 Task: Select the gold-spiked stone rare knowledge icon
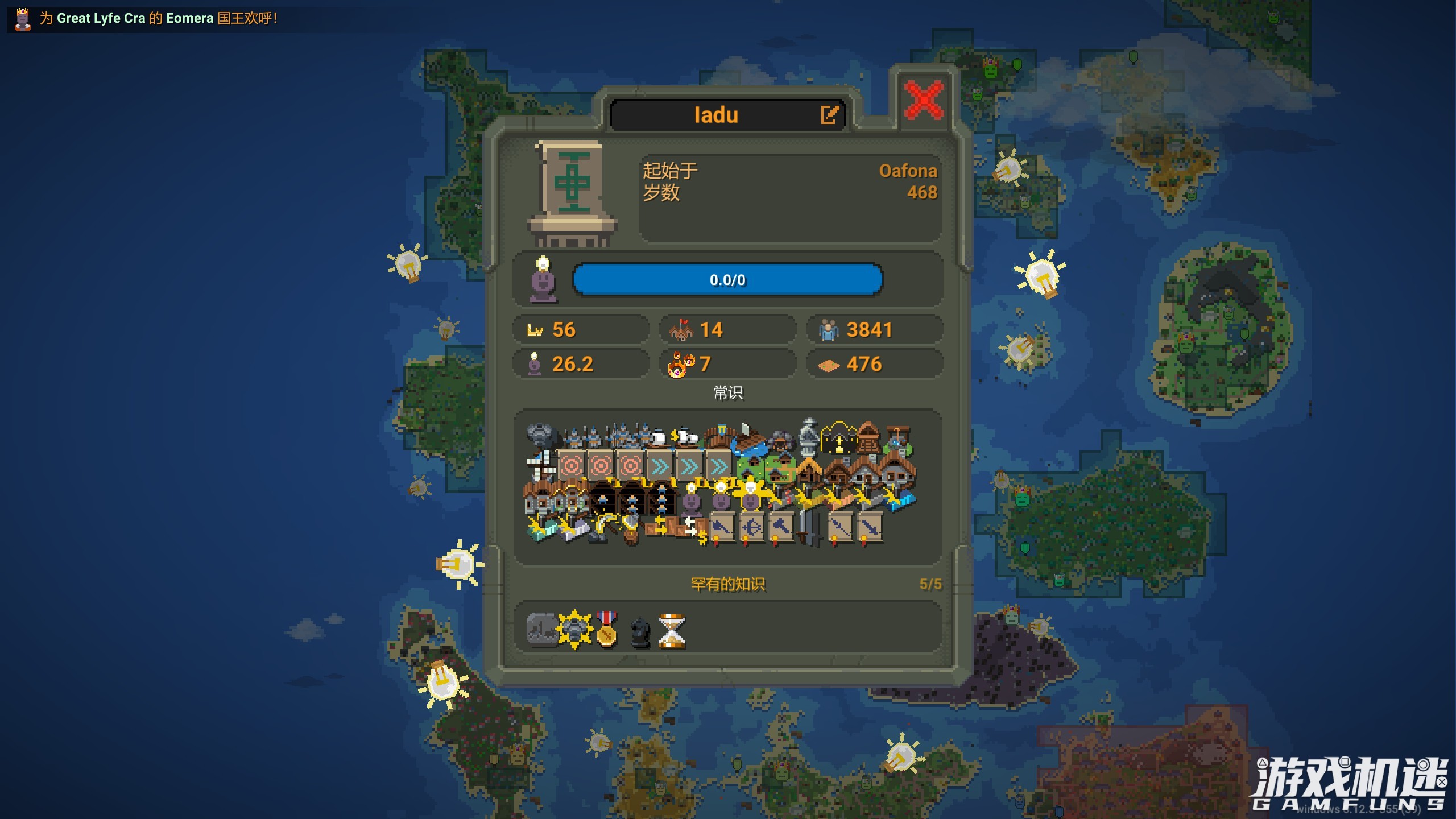(x=574, y=630)
